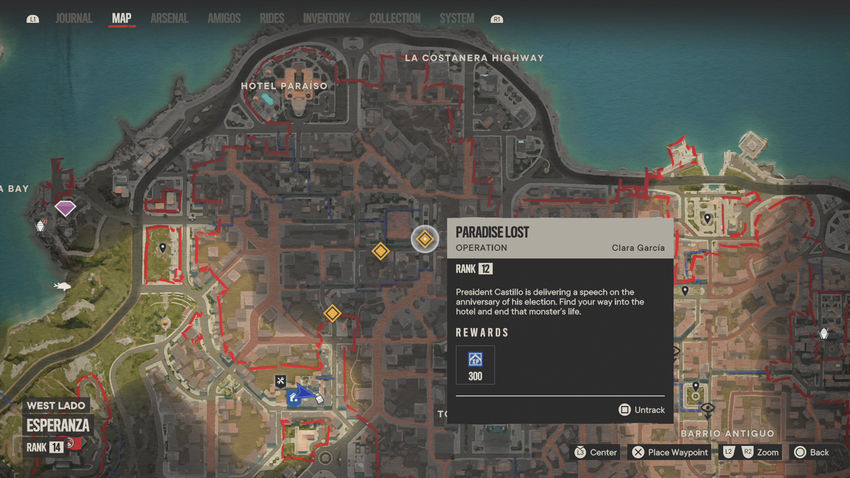Go to the Arsenal tab
Viewport: 850px width, 478px height.
(x=169, y=18)
